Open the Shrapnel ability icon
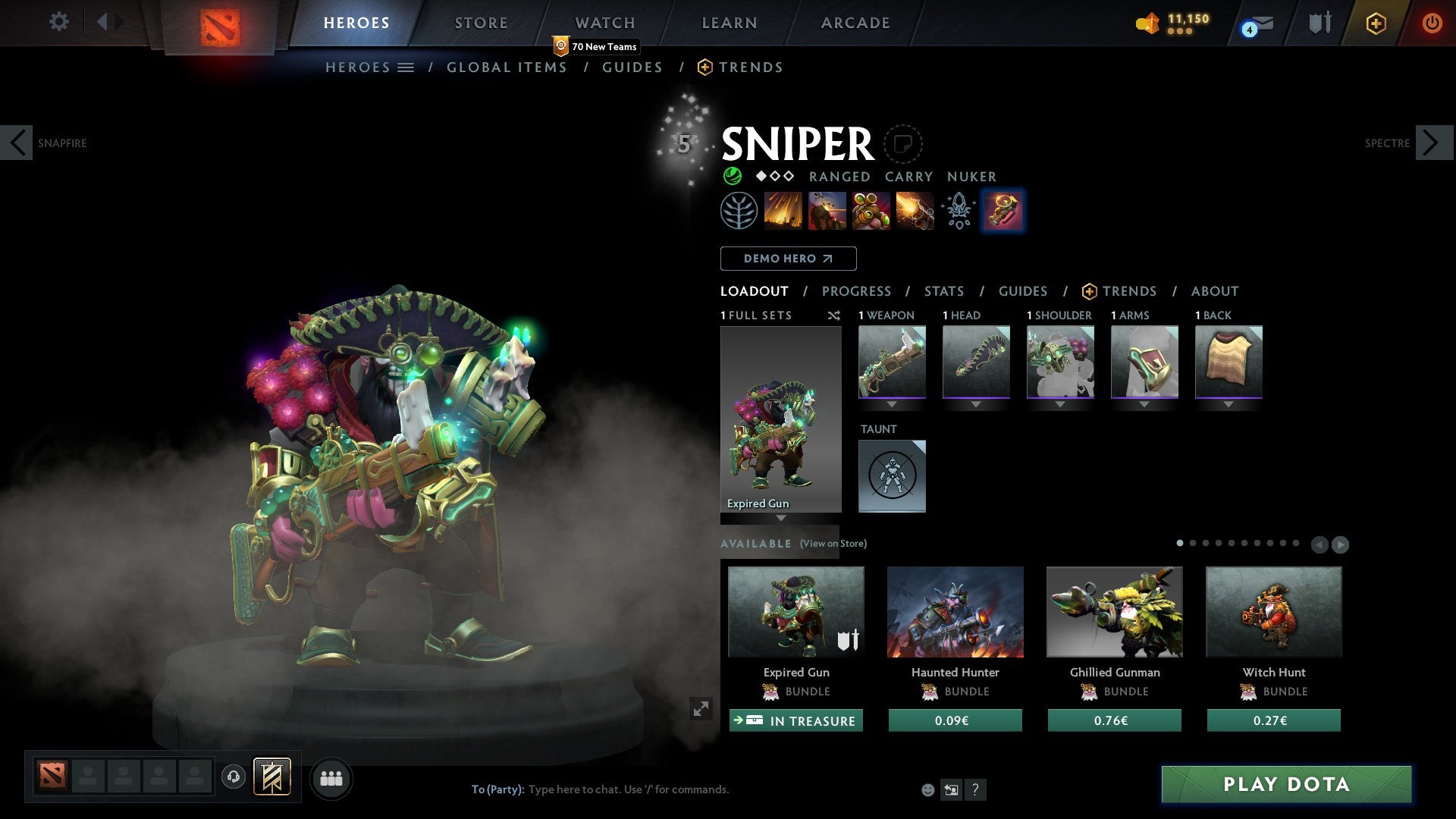1456x819 pixels. [x=785, y=211]
